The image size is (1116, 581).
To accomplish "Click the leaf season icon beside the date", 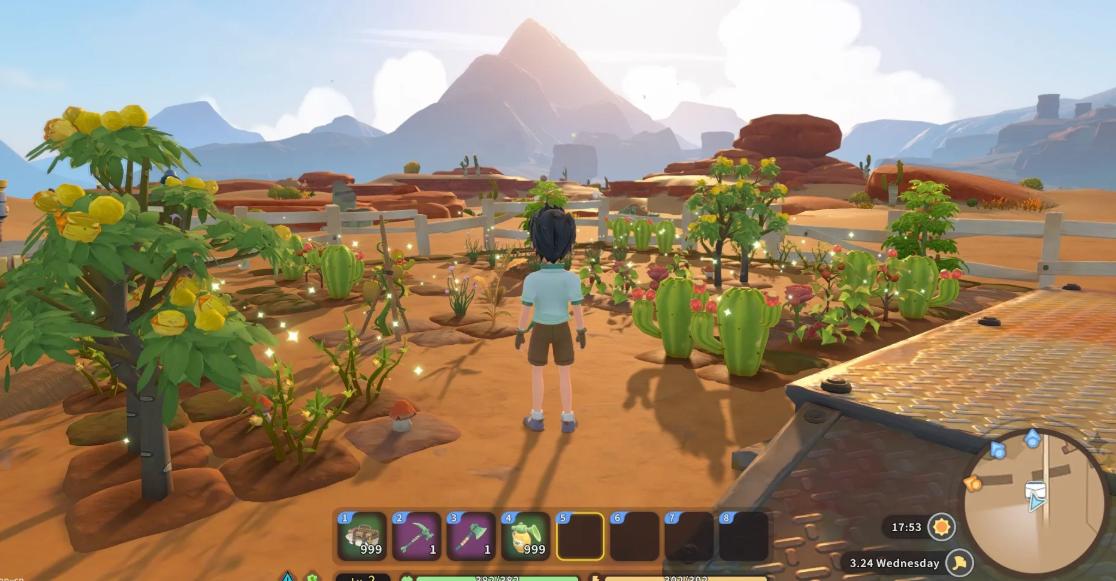I will (960, 563).
